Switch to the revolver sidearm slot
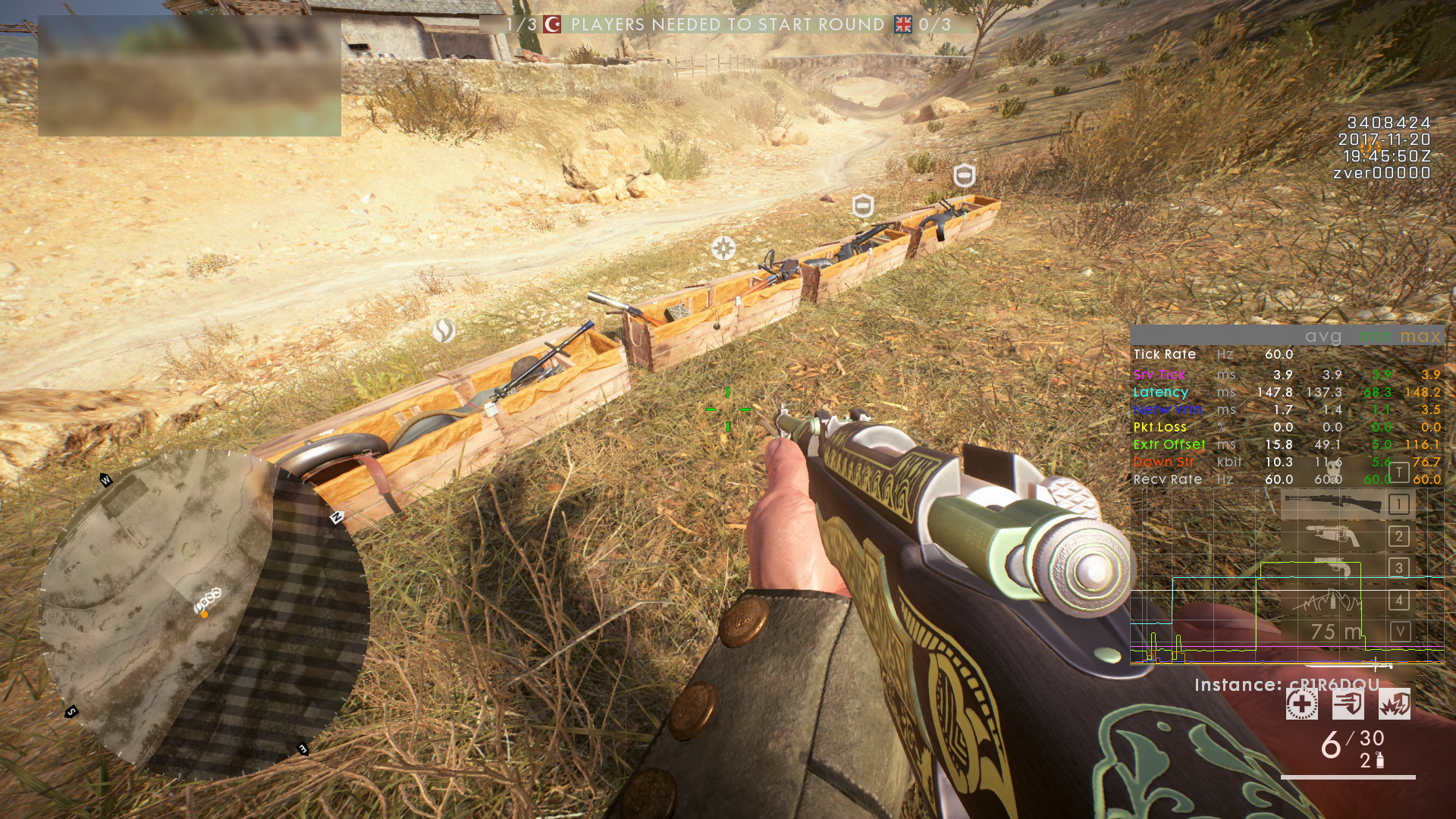The height and width of the screenshot is (819, 1456). point(1333,536)
